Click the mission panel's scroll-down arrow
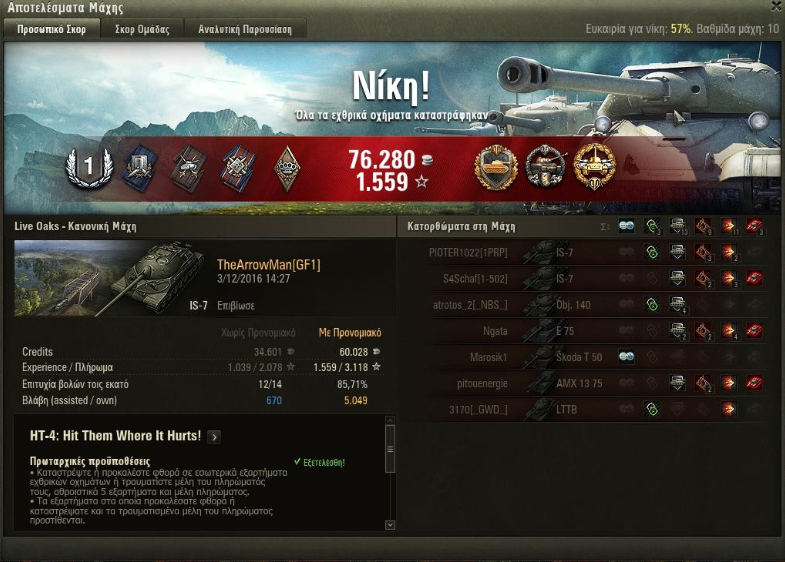The width and height of the screenshot is (785, 562). click(x=390, y=524)
